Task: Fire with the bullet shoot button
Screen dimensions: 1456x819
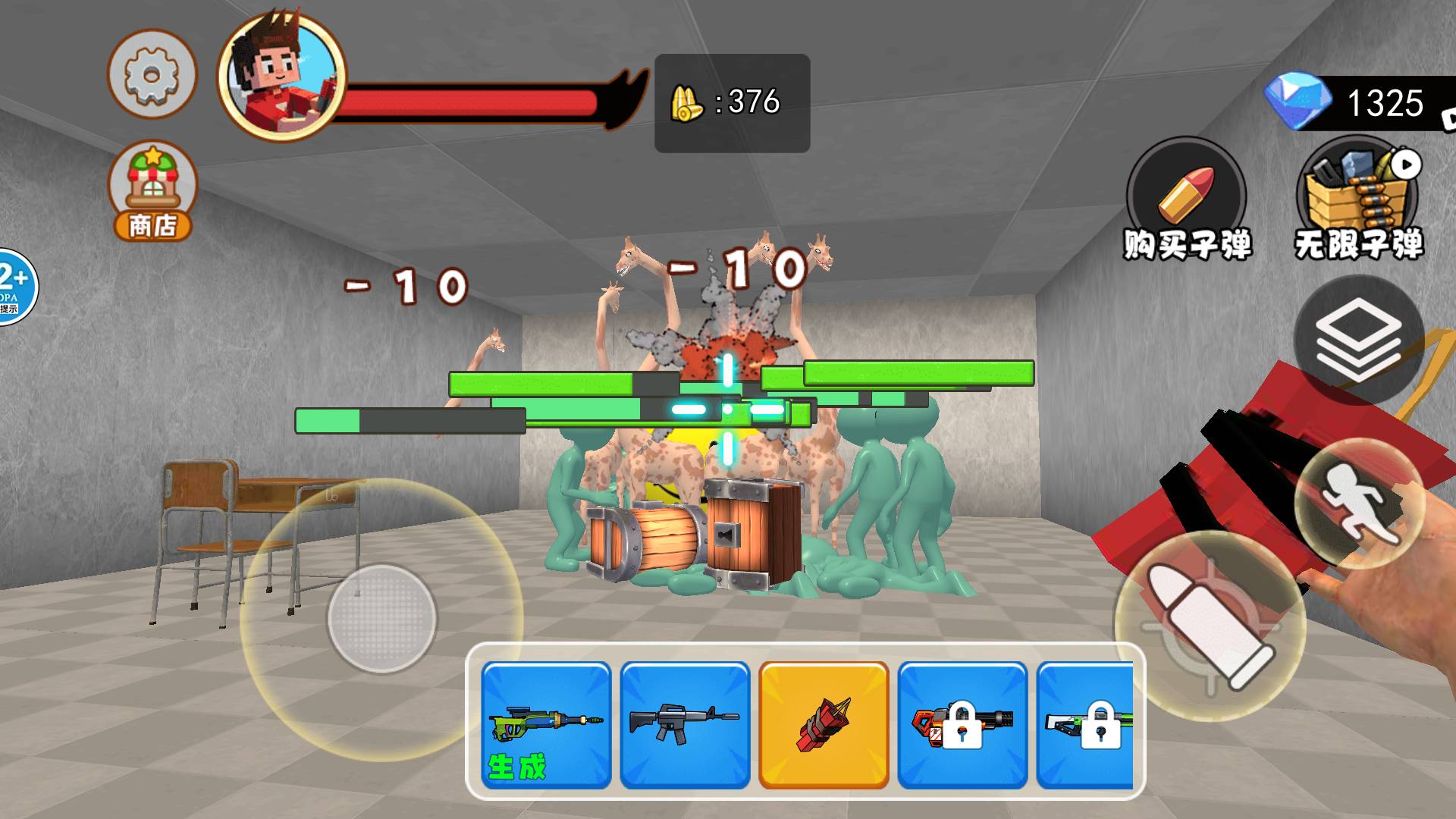Action: (1210, 624)
